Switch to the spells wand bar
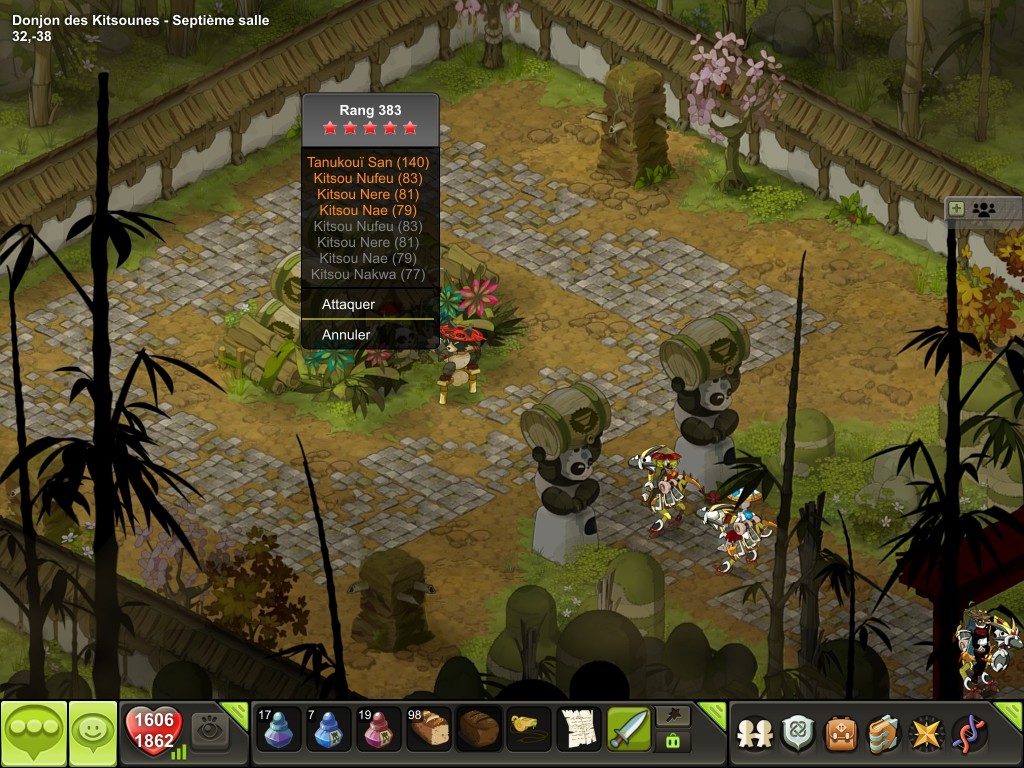Viewport: 1024px width, 768px height. tap(670, 716)
